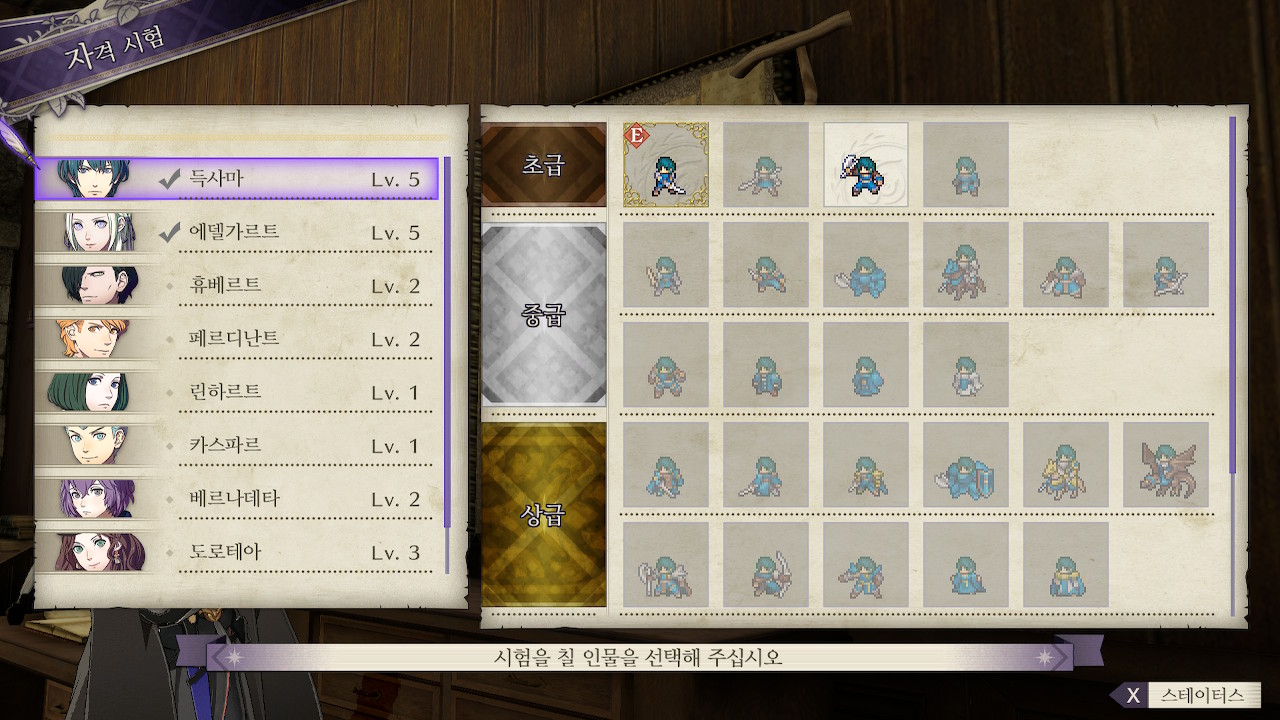Choose the Wyvern Rider class sprite

click(1166, 465)
